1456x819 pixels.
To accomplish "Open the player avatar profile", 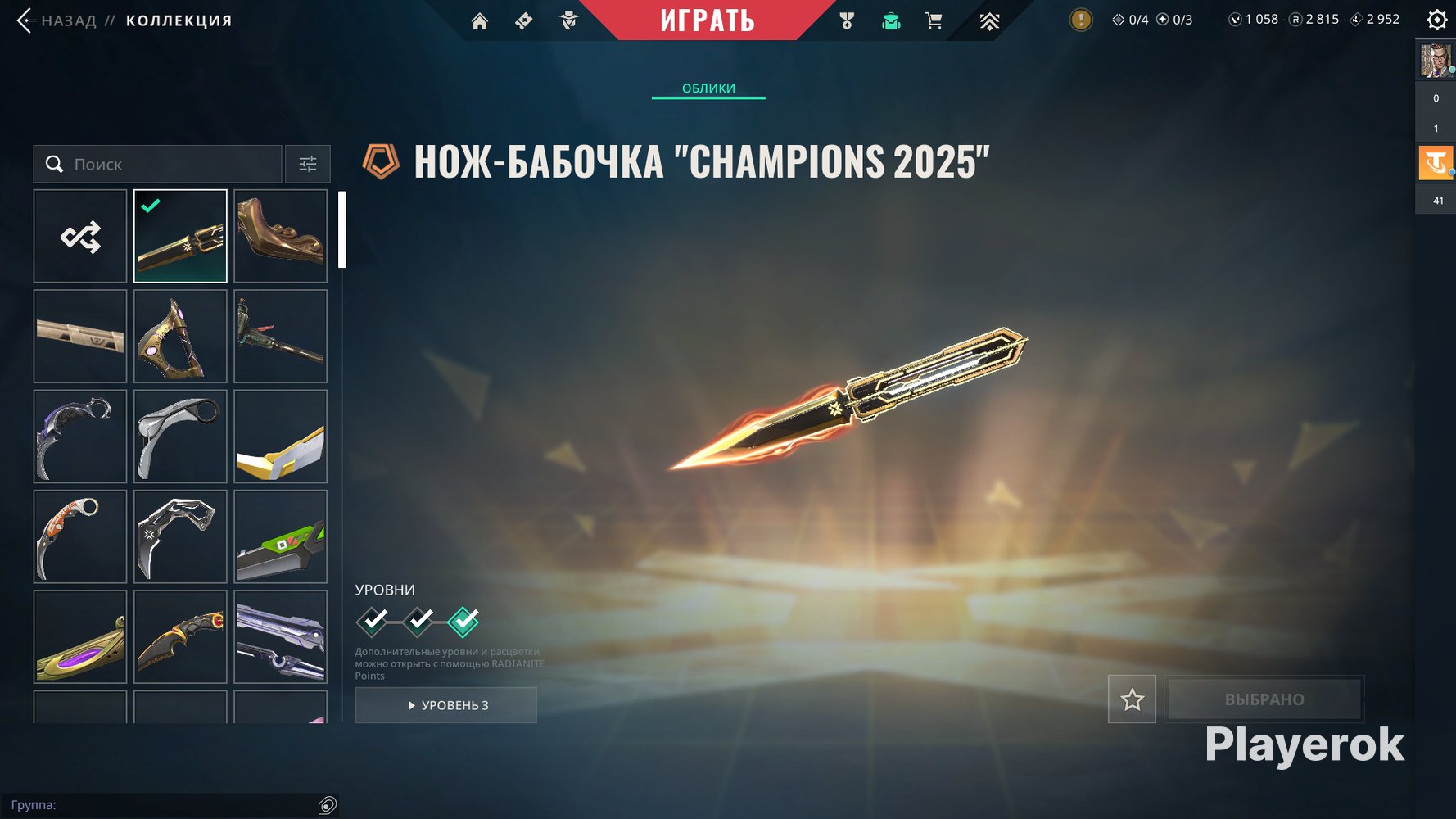I will point(1435,61).
